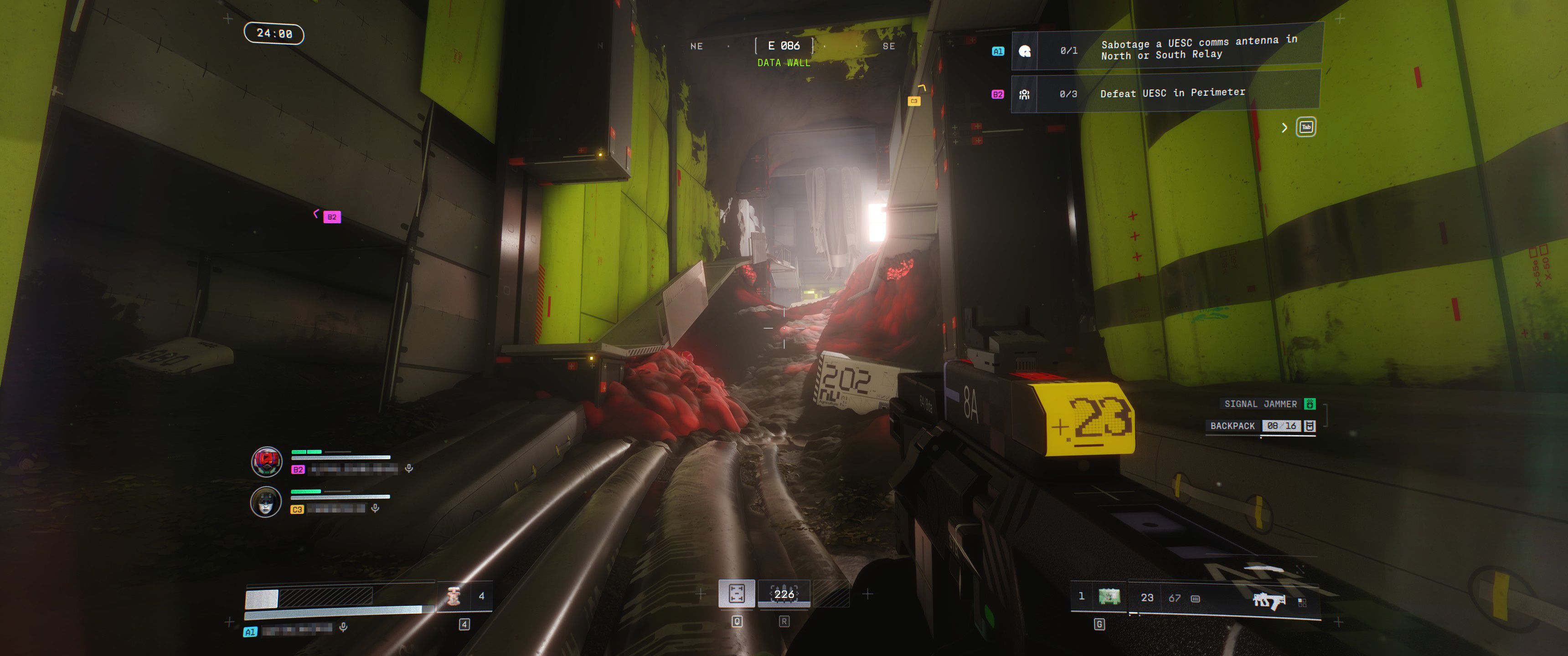Select the equipped submachine gun weapon icon

1269,600
